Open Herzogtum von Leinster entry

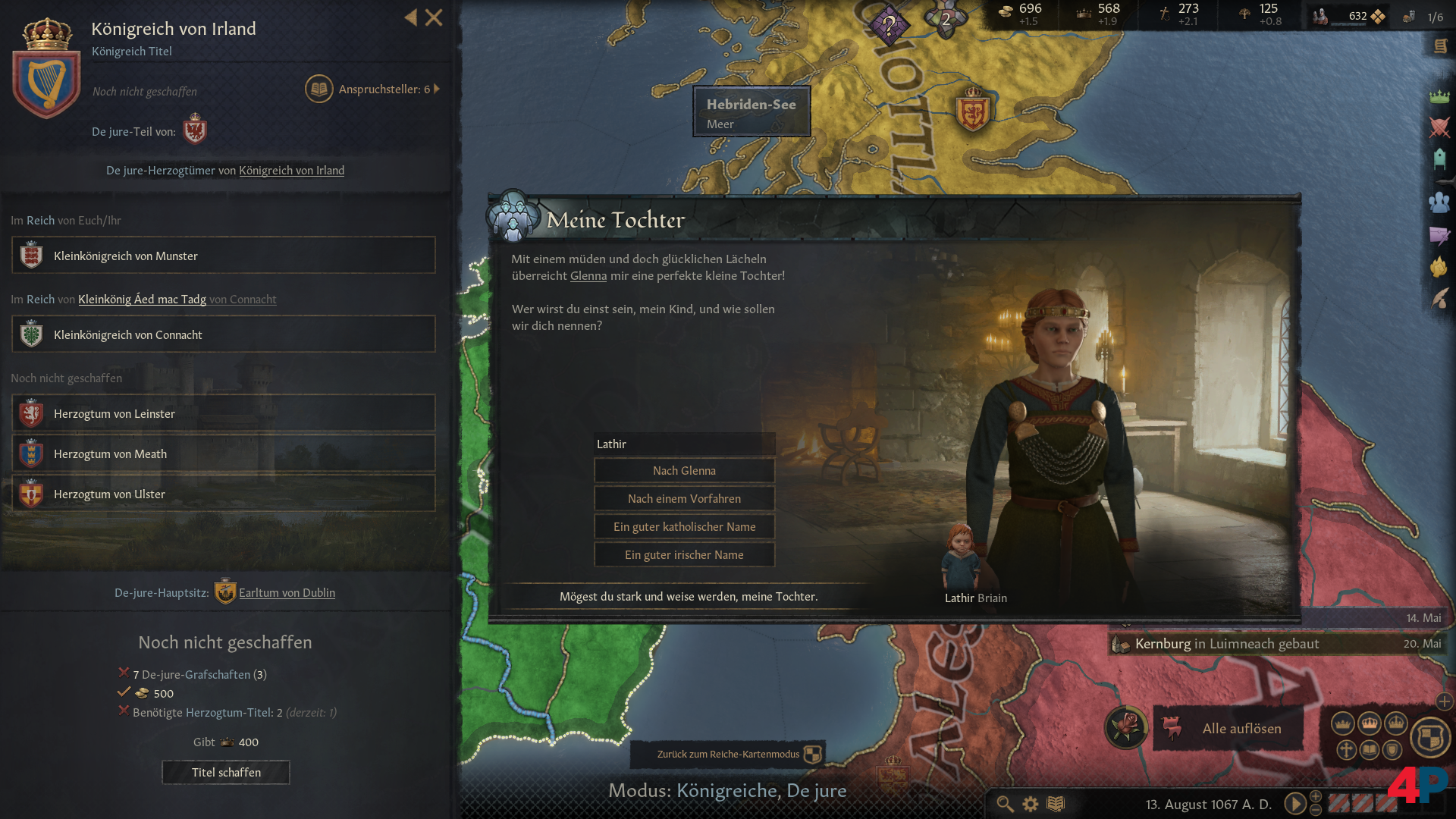coord(224,413)
